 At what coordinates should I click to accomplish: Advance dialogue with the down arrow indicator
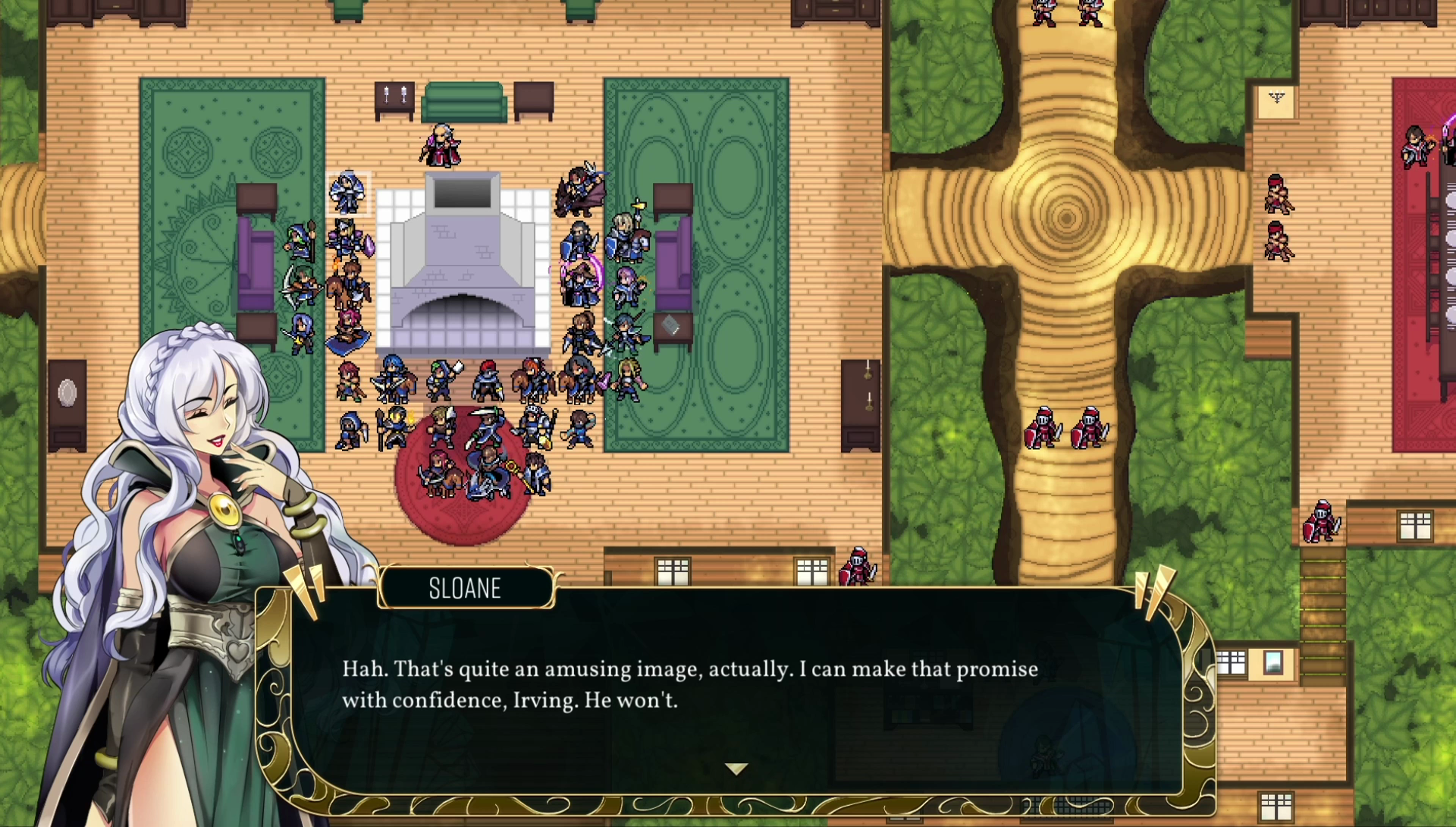(x=736, y=769)
